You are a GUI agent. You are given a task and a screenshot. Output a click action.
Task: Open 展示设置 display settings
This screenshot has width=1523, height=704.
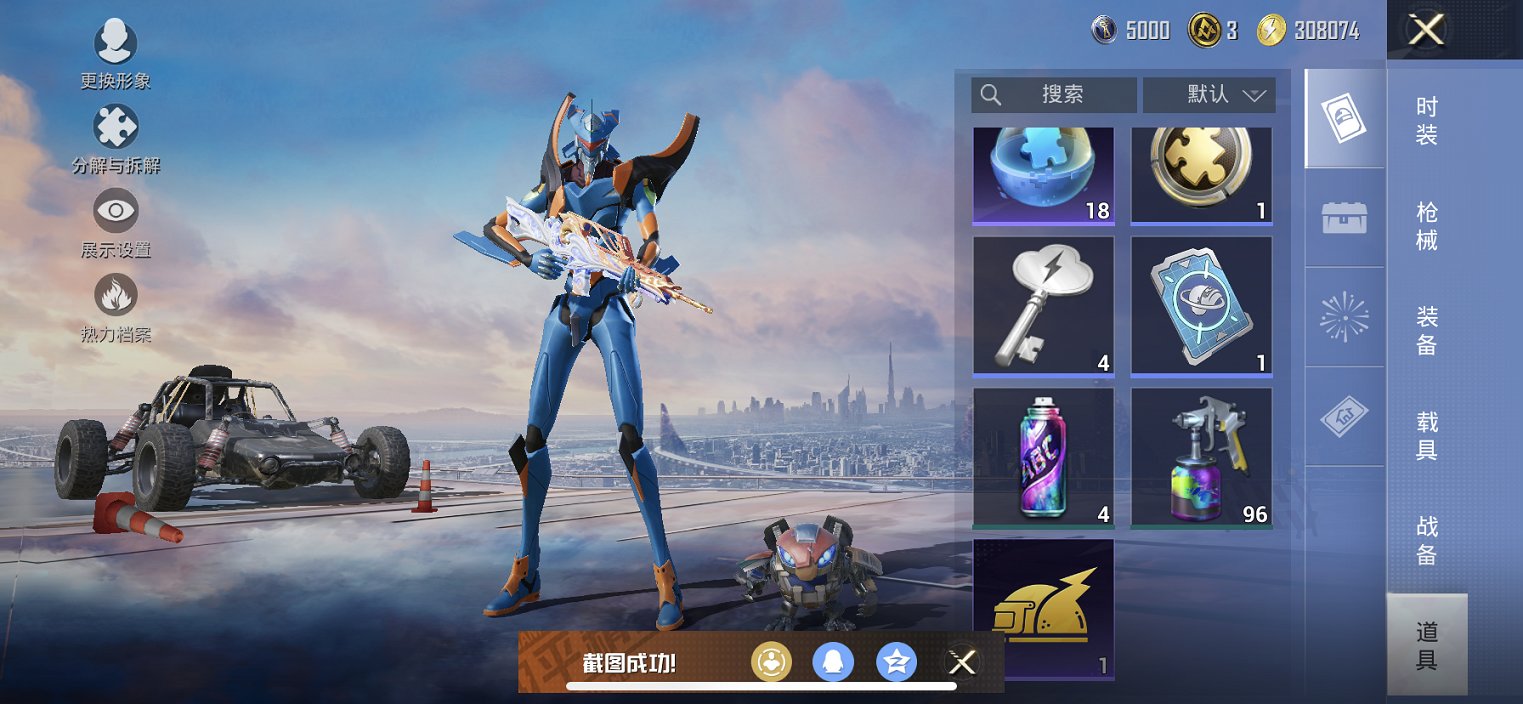click(116, 212)
